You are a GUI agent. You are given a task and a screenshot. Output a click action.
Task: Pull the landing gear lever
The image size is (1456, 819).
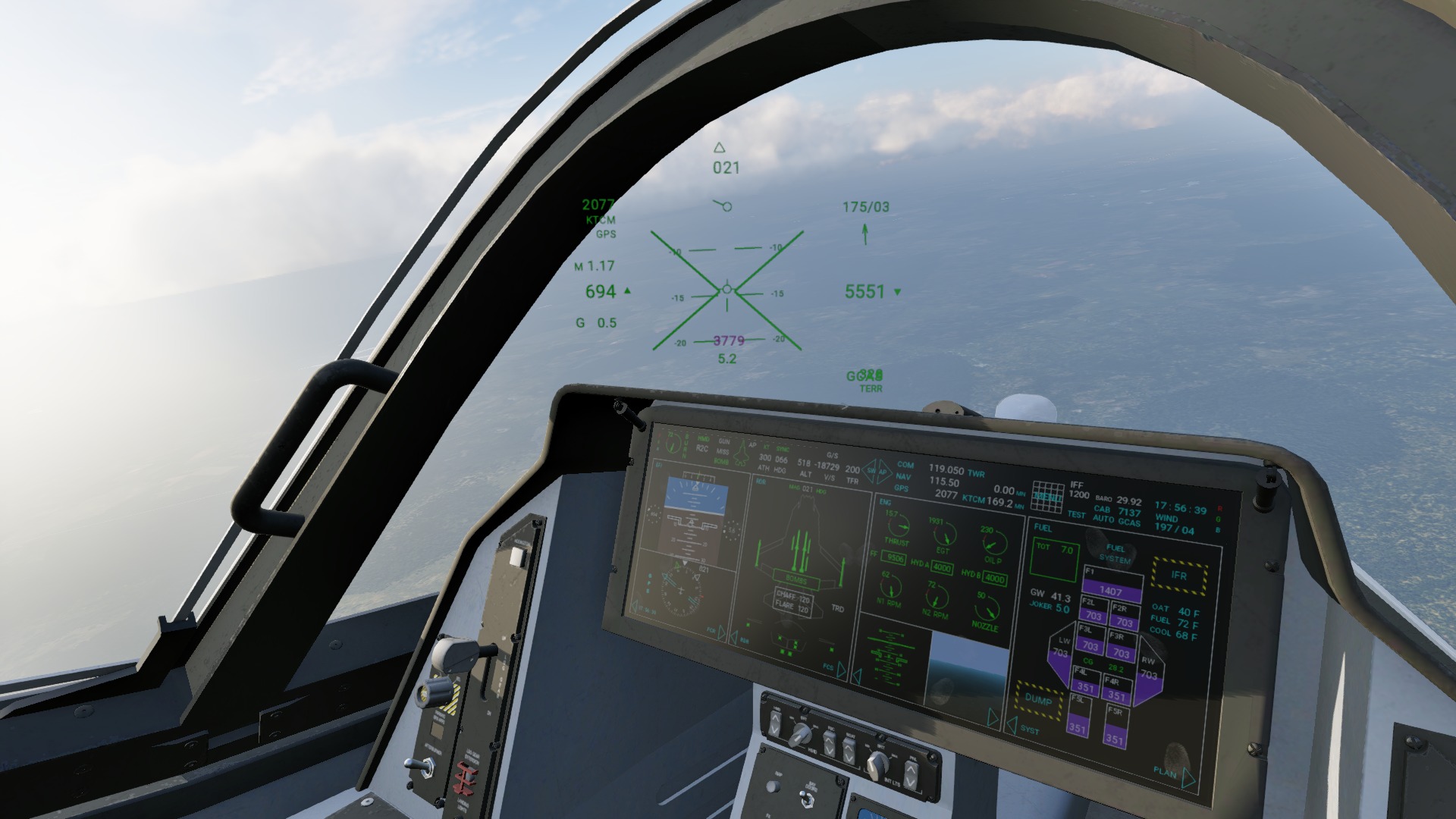point(464,652)
